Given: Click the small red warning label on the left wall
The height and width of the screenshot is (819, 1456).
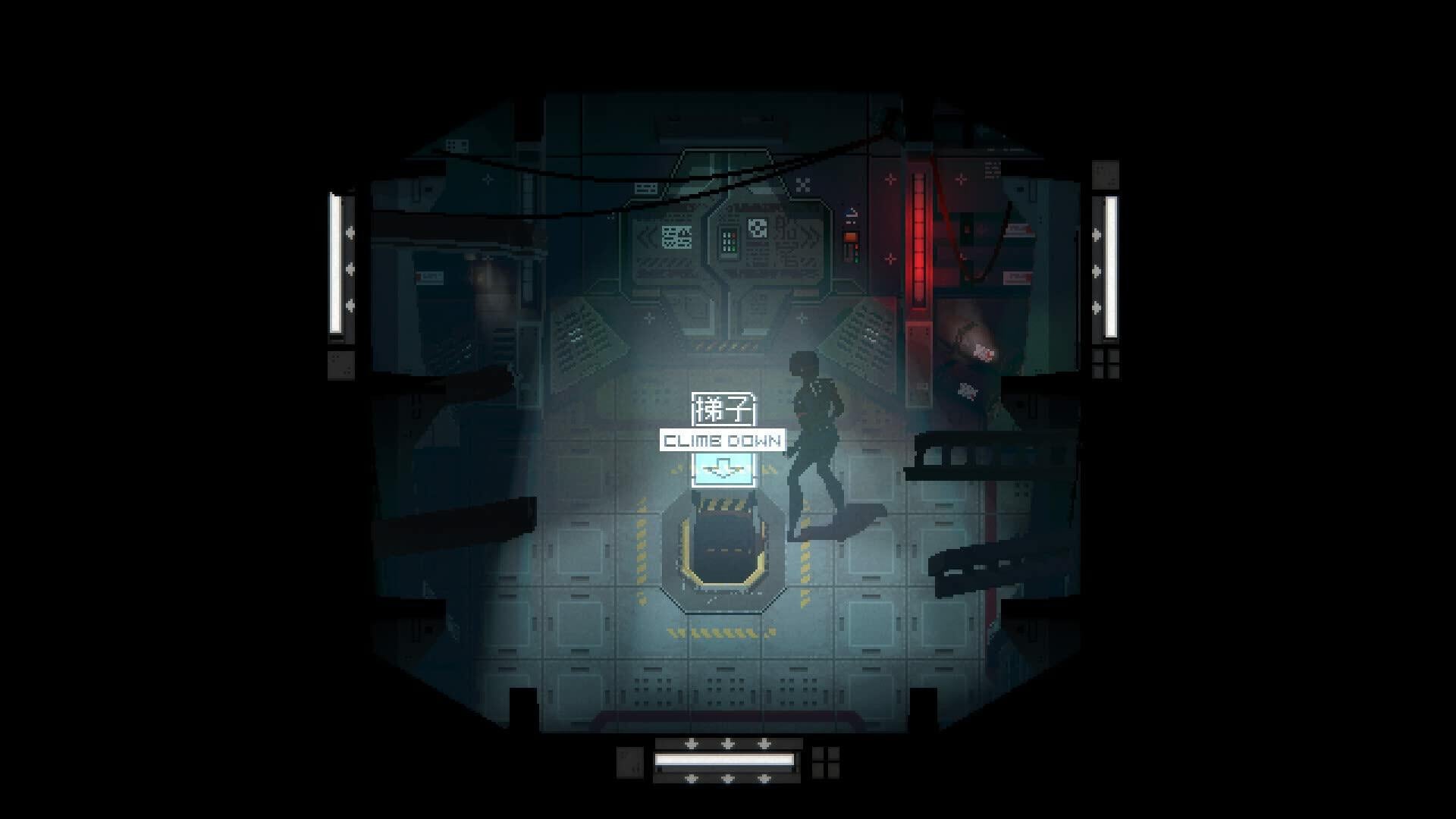Looking at the screenshot, I should point(419,276).
